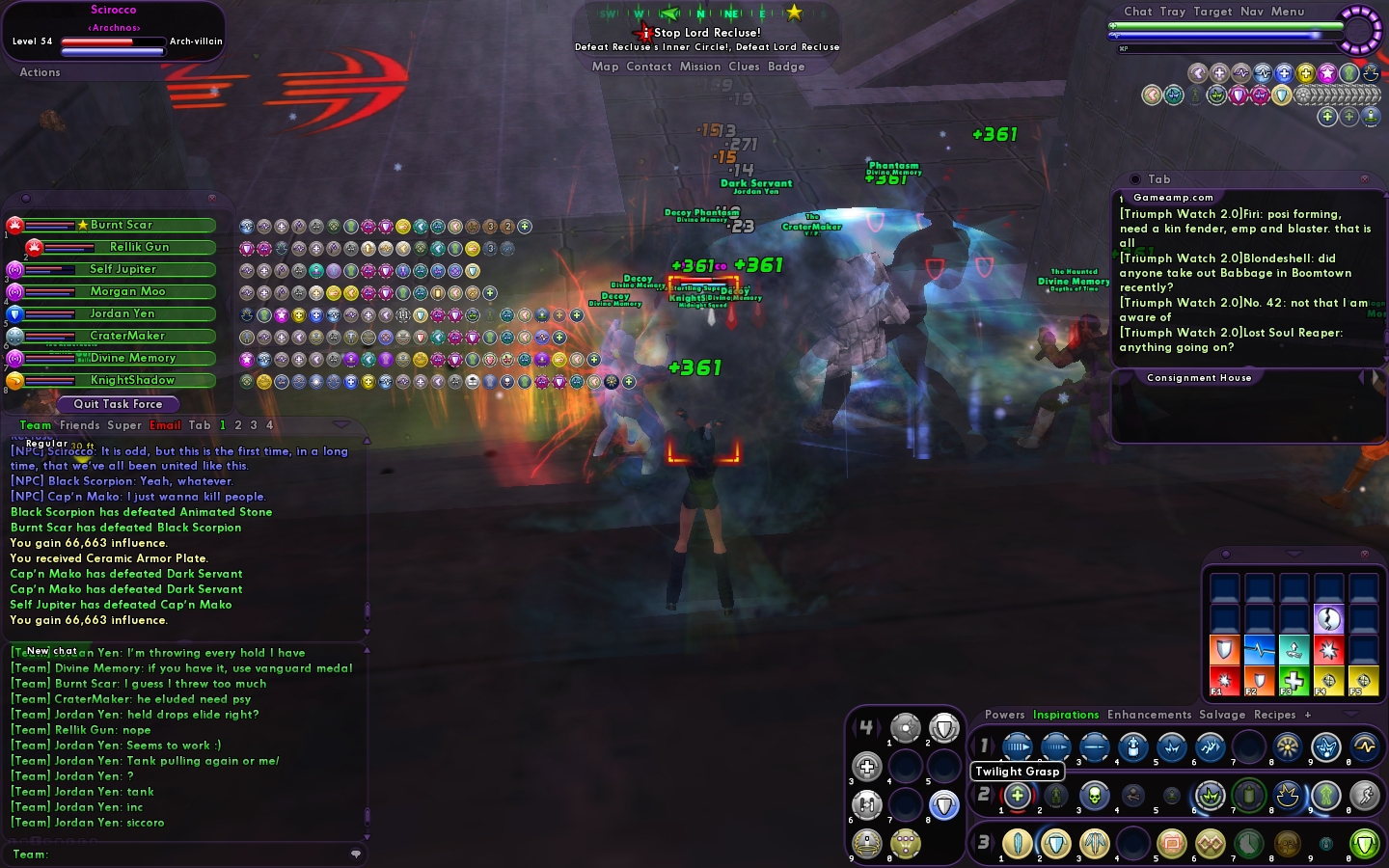Image resolution: width=1389 pixels, height=868 pixels.
Task: Switch to the Friends chat tab
Action: (79, 425)
